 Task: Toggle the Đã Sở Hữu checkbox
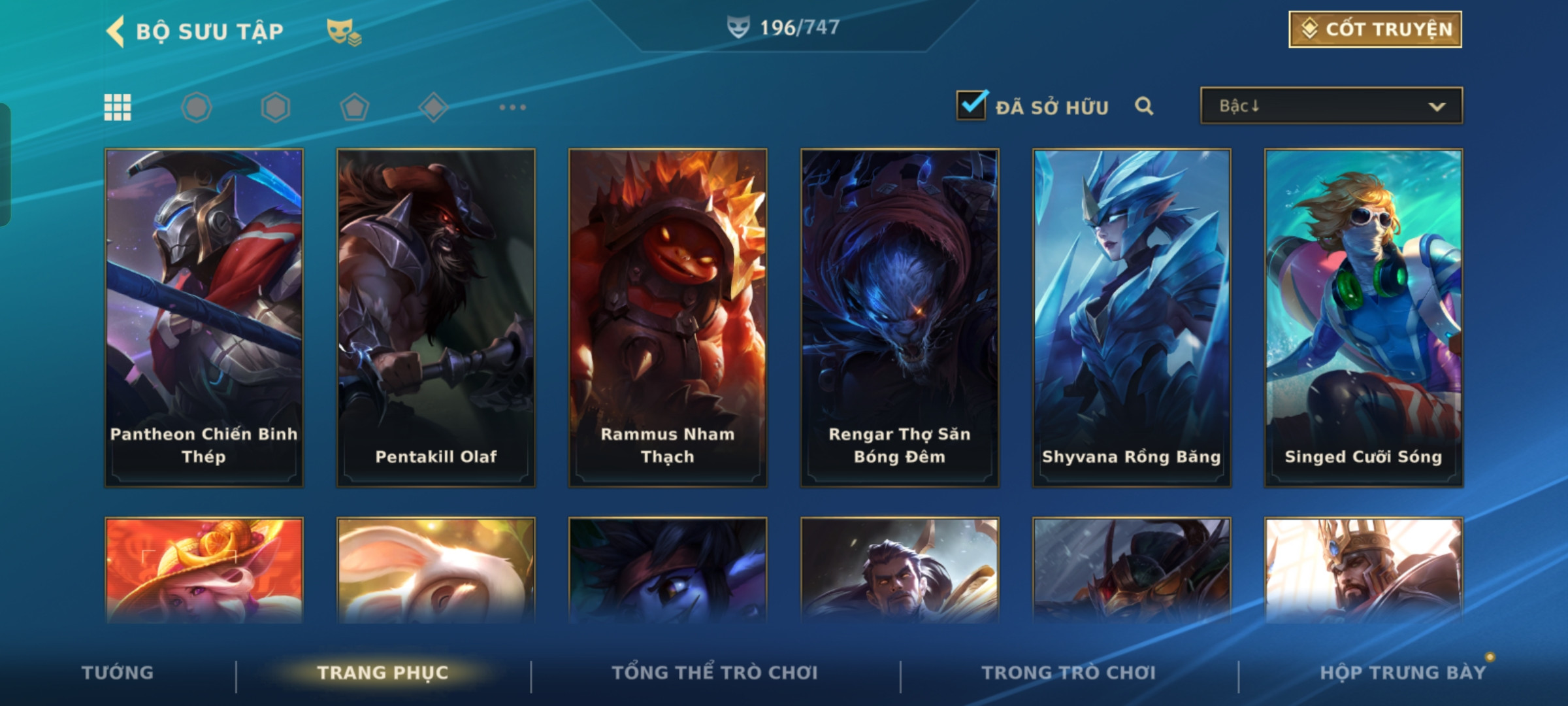coord(972,105)
